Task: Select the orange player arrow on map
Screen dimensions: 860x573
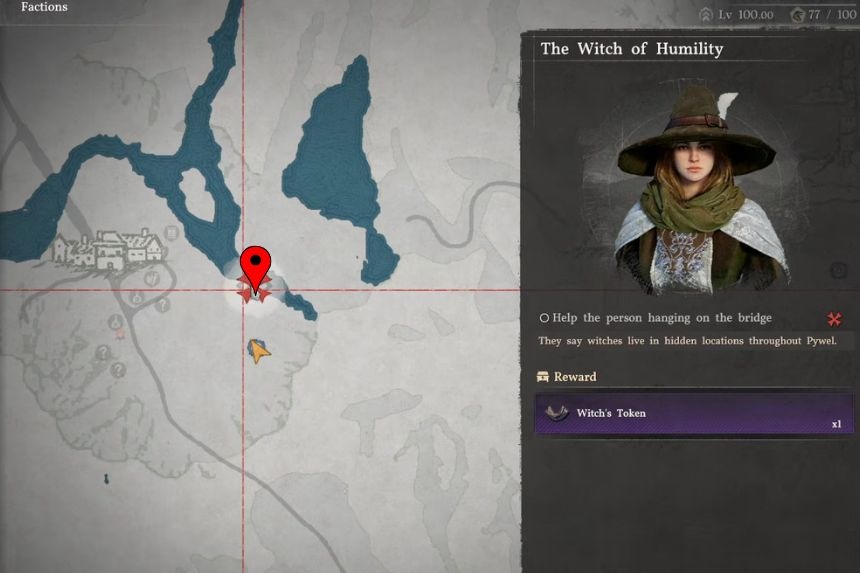Action: click(259, 351)
